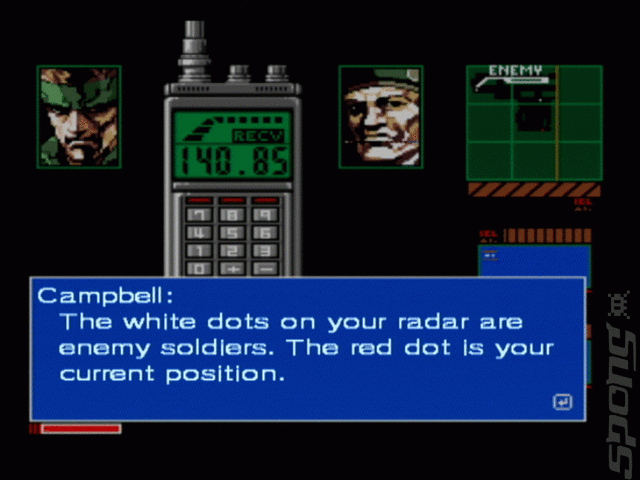Click the 7 key on the transceiver keypad
Screen dimensions: 640x480
click(x=200, y=216)
